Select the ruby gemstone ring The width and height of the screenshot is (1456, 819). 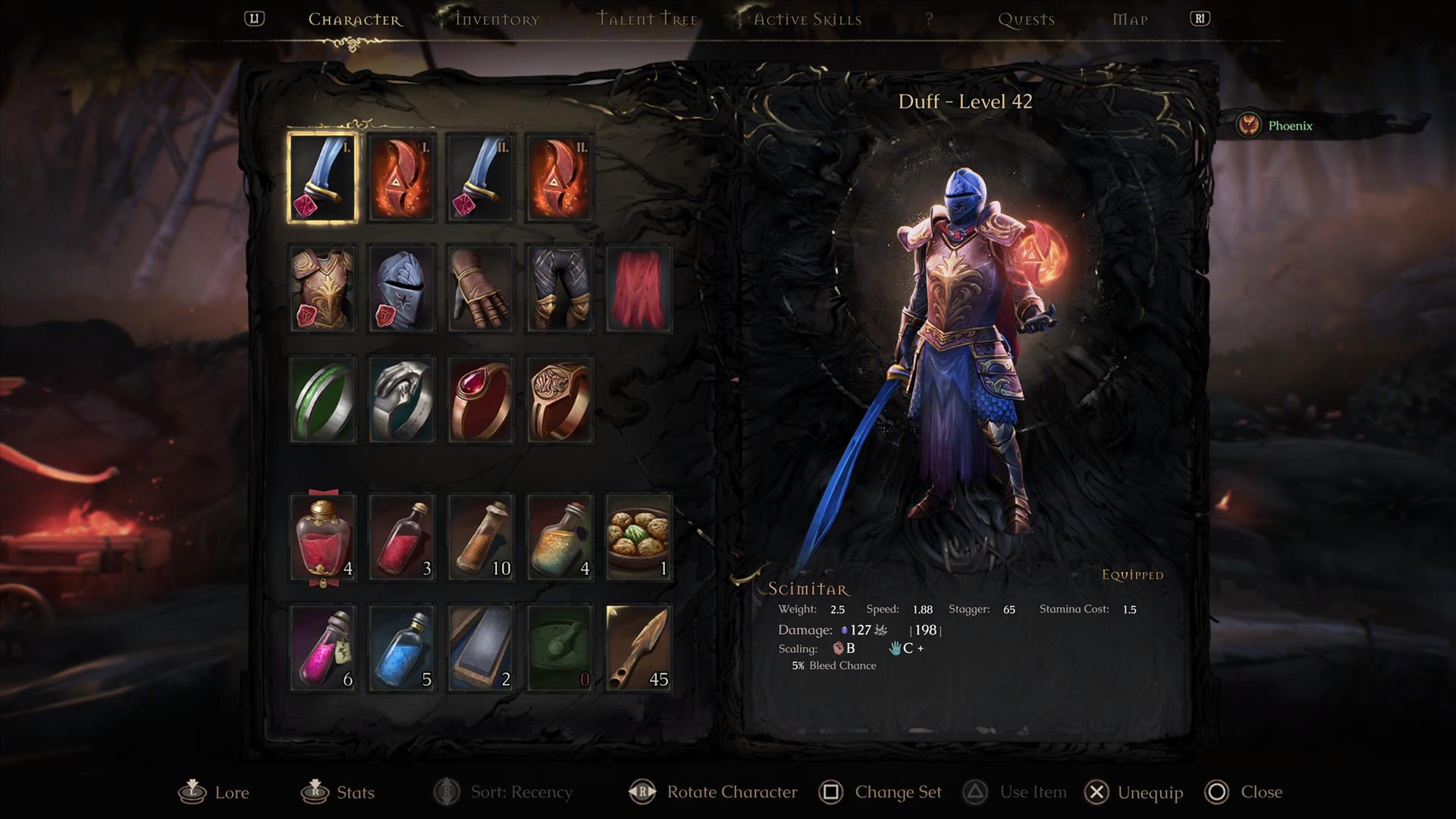click(x=481, y=400)
